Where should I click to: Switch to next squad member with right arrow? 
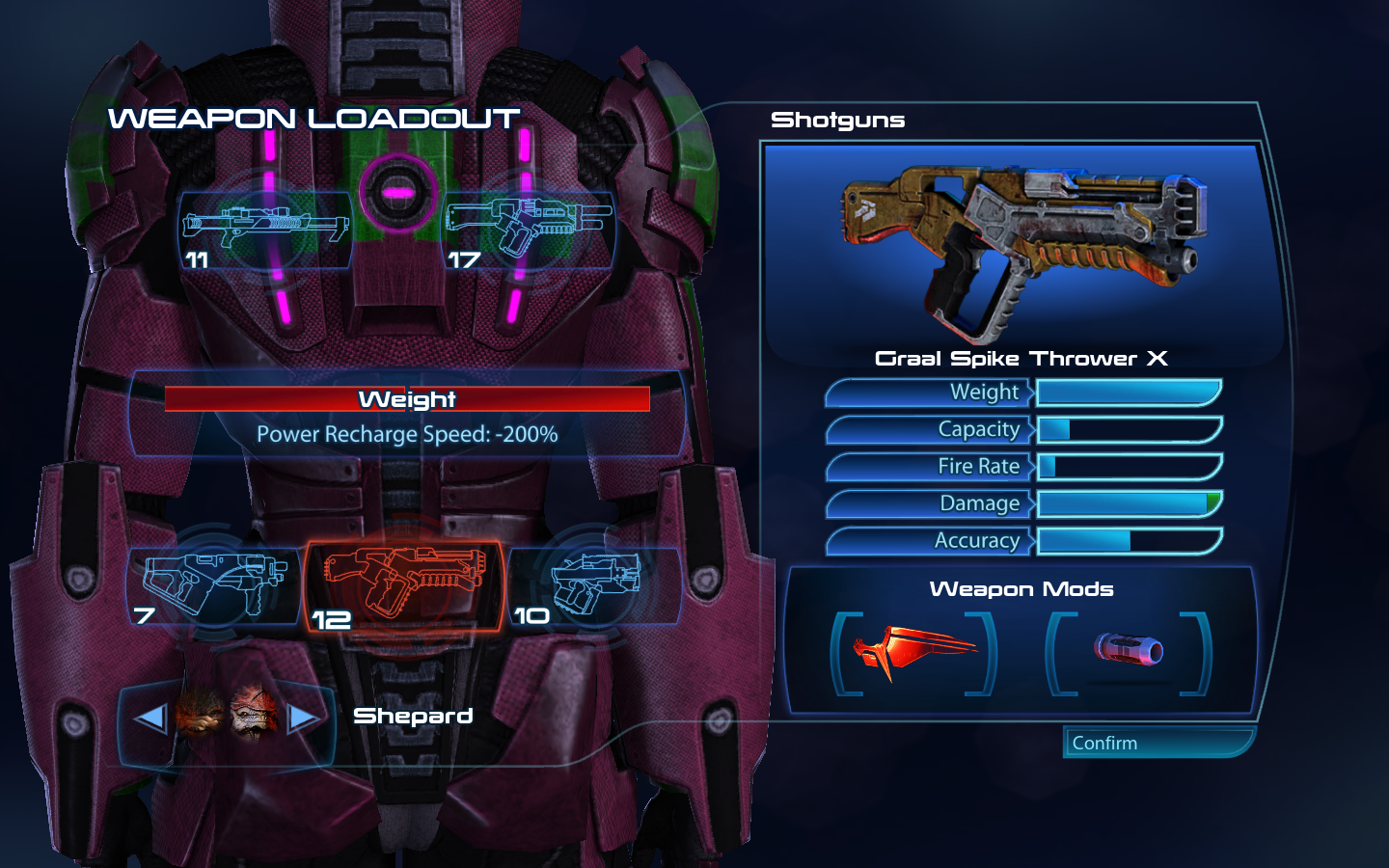[x=303, y=718]
